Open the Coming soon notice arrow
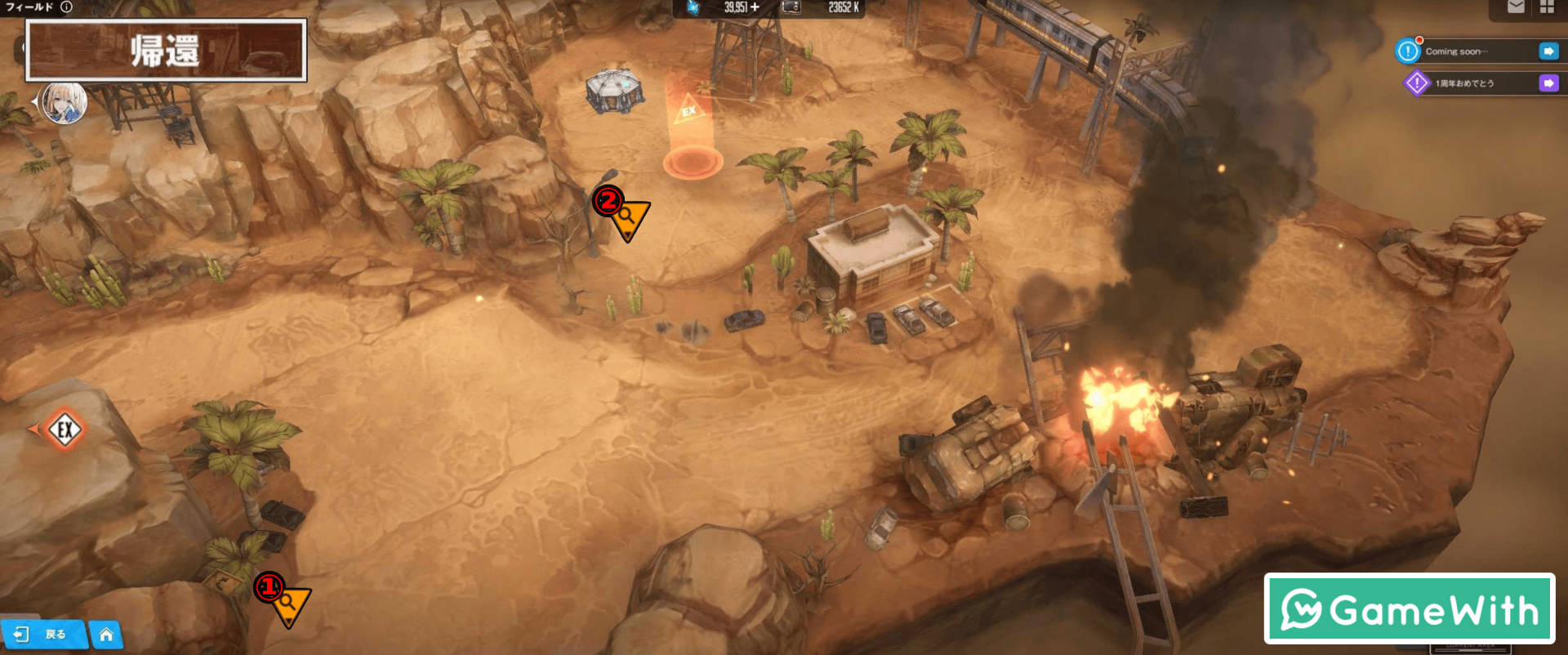 tap(1548, 51)
